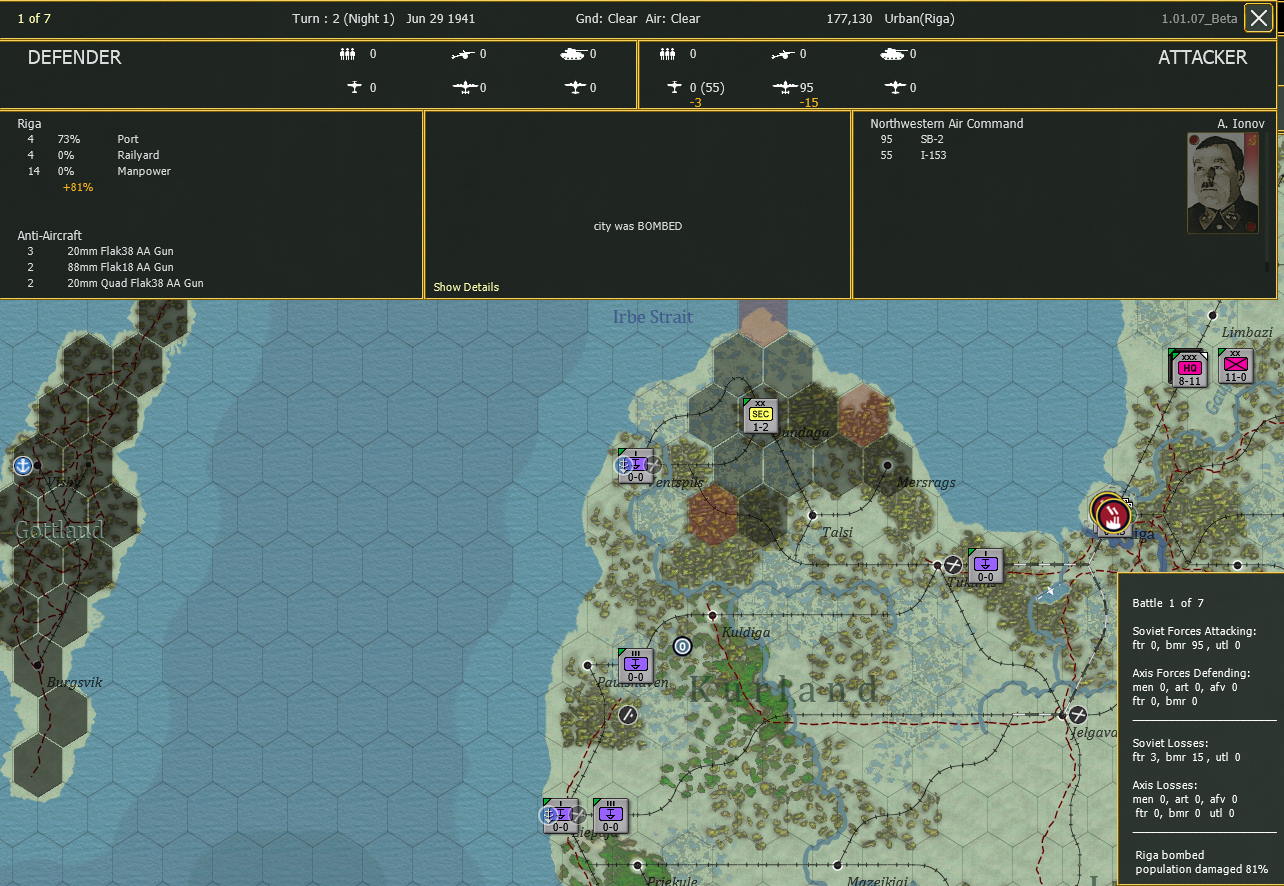Click the road junction icon south of Paulshaven

pyautogui.click(x=627, y=714)
